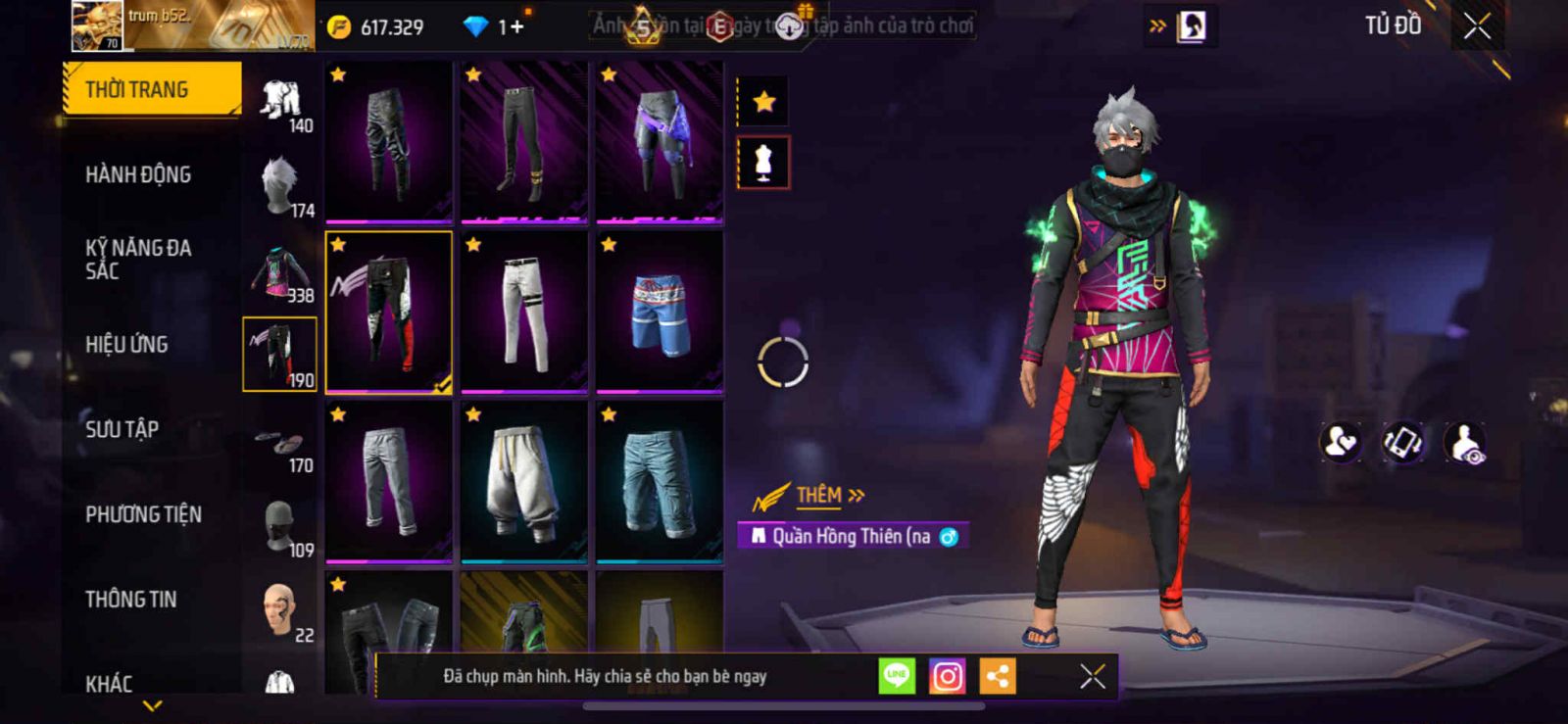Share screenshot to Instagram
Image resolution: width=1568 pixels, height=724 pixels.
coord(947,676)
